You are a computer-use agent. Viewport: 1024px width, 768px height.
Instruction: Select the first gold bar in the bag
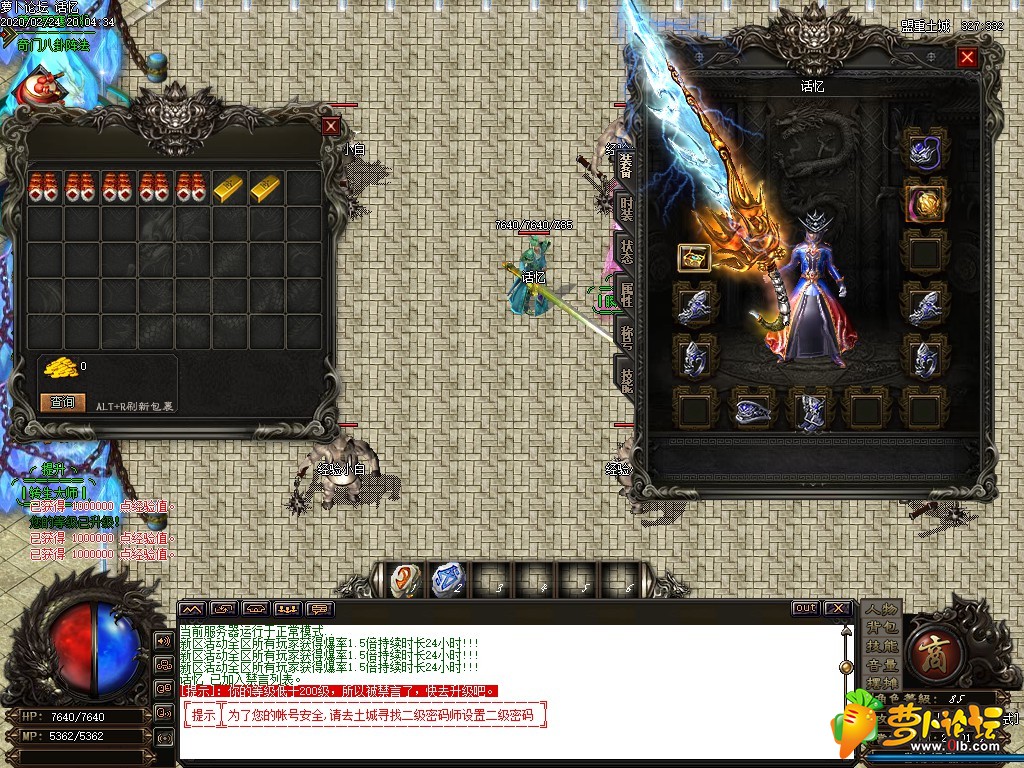229,187
